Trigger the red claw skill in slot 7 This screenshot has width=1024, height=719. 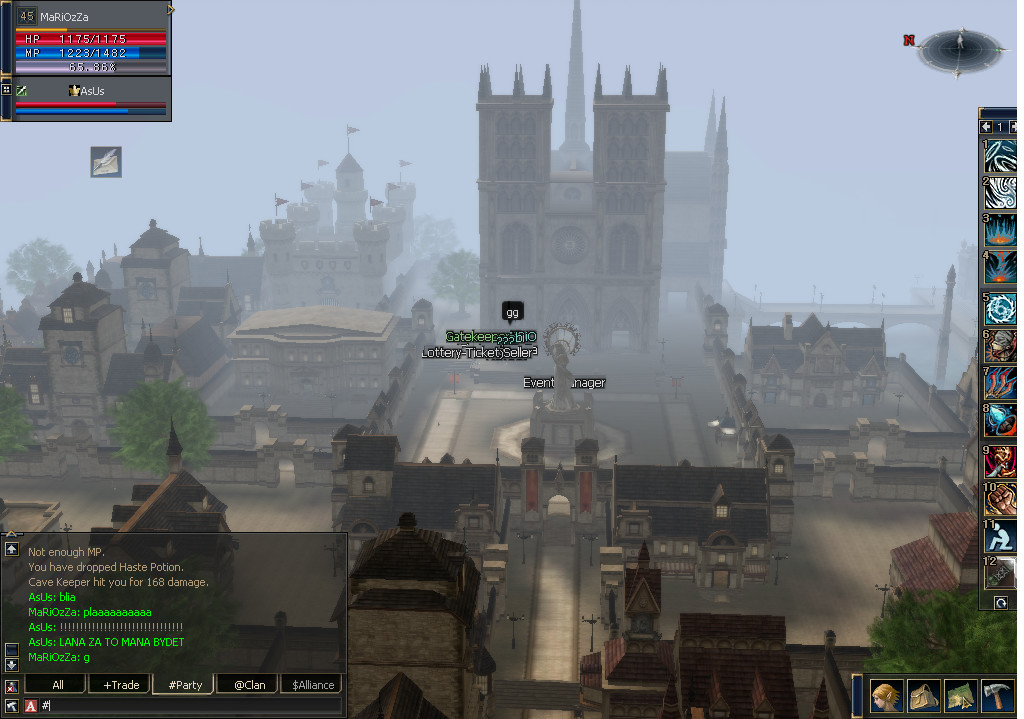(x=1000, y=384)
